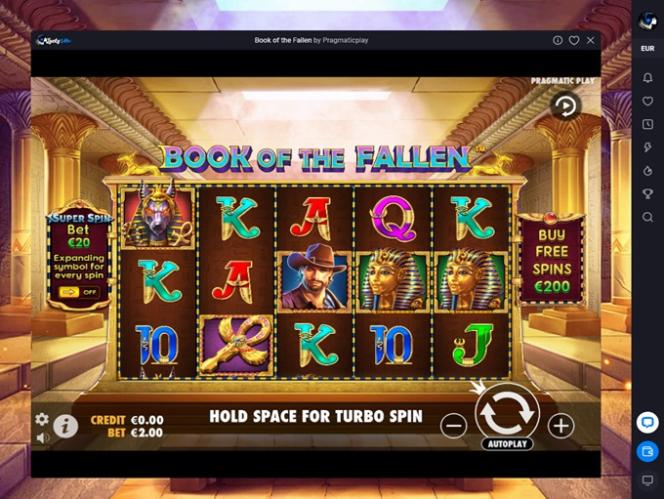The width and height of the screenshot is (664, 499).
Task: Open the live chat bubble in sidebar
Action: pos(647,423)
